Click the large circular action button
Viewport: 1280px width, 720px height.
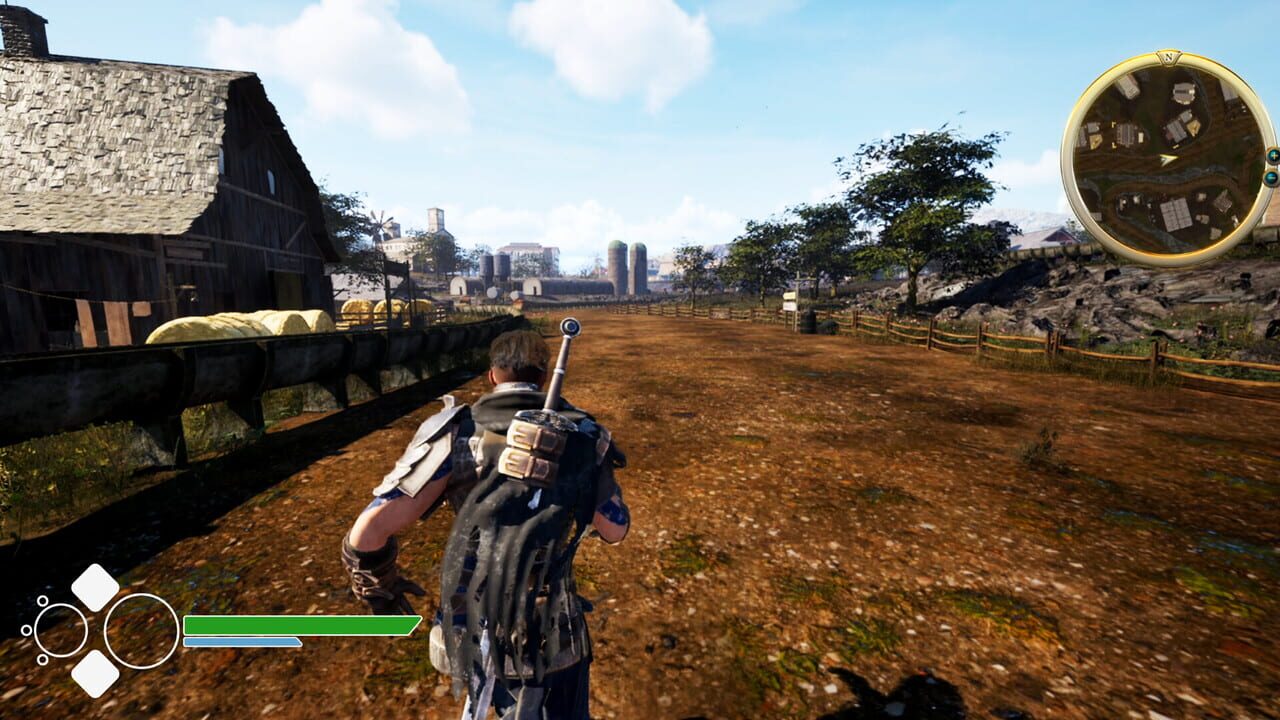click(x=139, y=632)
